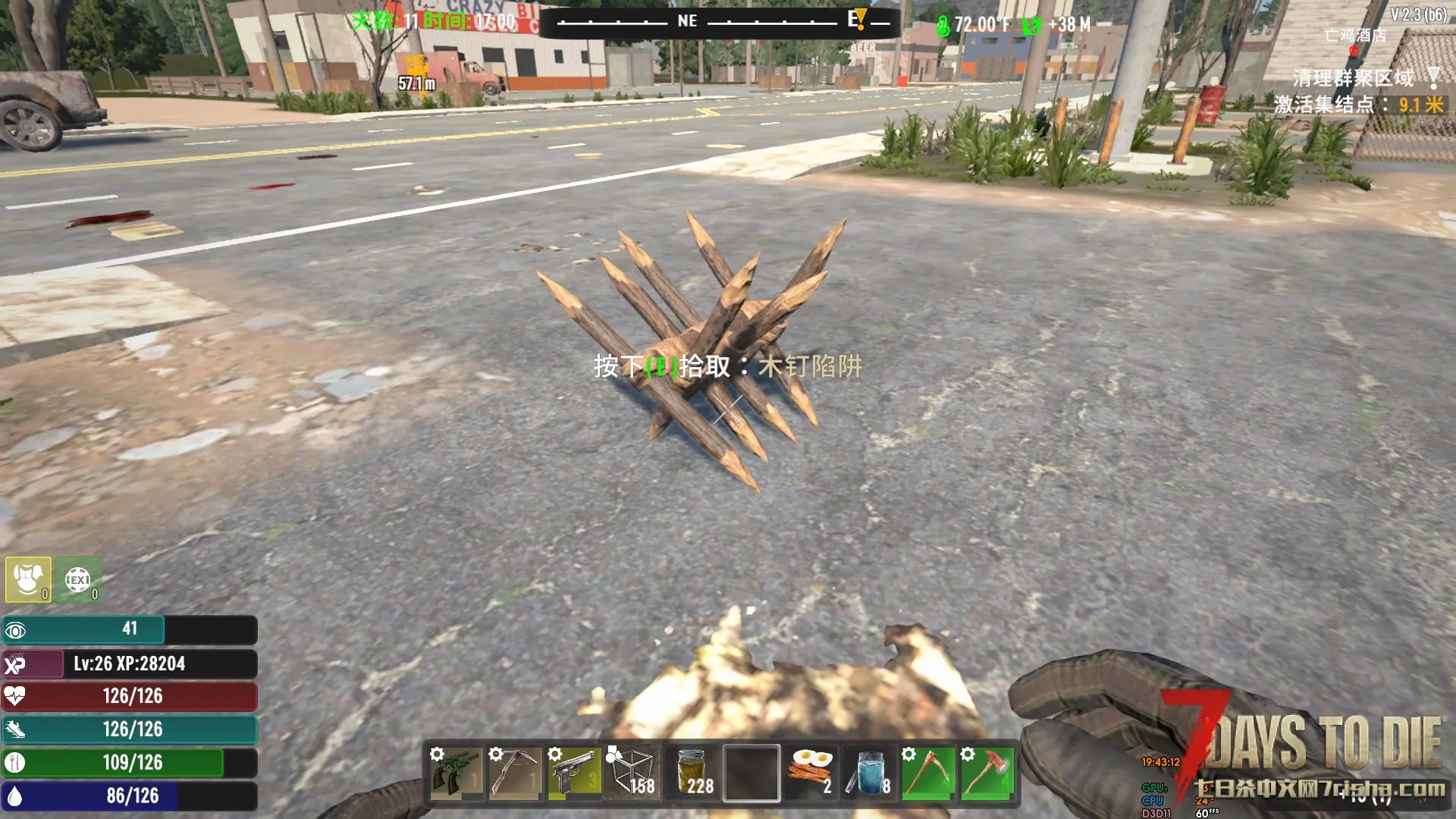Equip the pickaxe from the hotbar
Screen dimensions: 1456x819
click(928, 773)
